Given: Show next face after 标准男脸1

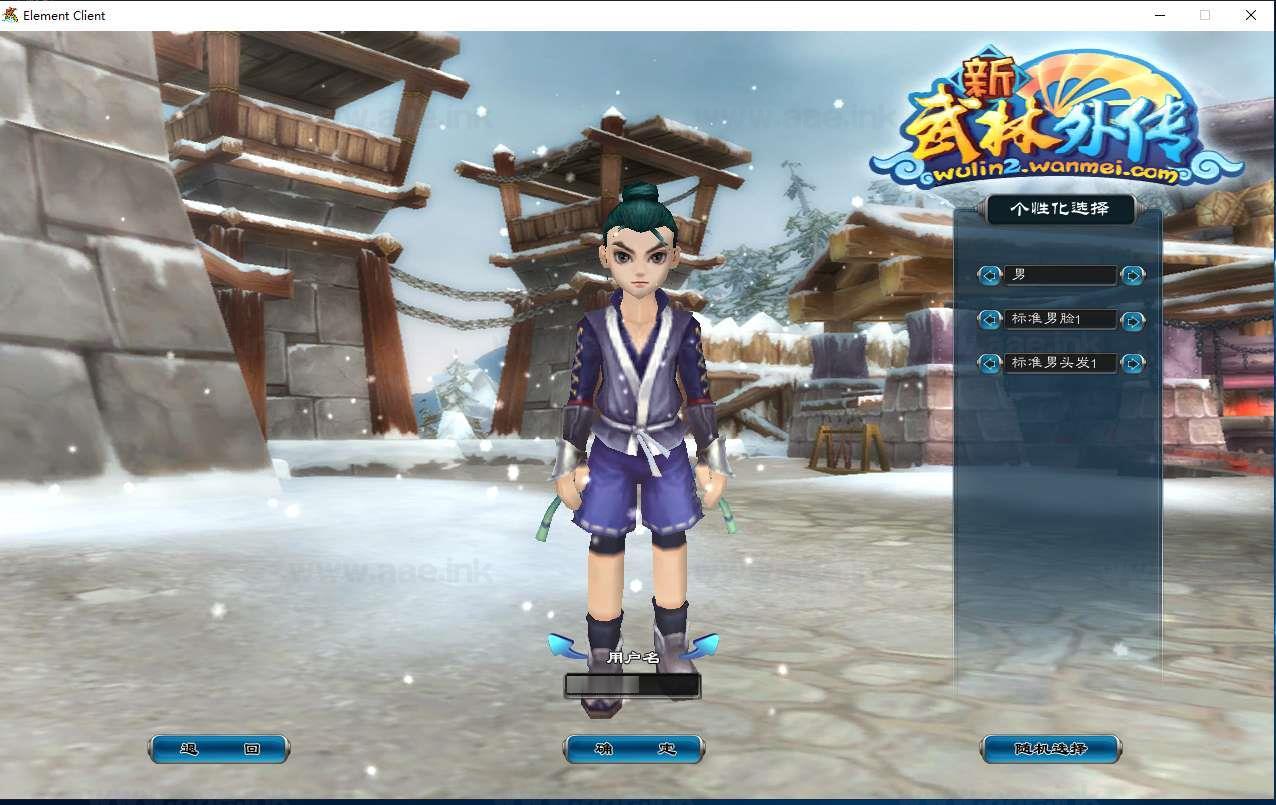Looking at the screenshot, I should pos(1132,320).
